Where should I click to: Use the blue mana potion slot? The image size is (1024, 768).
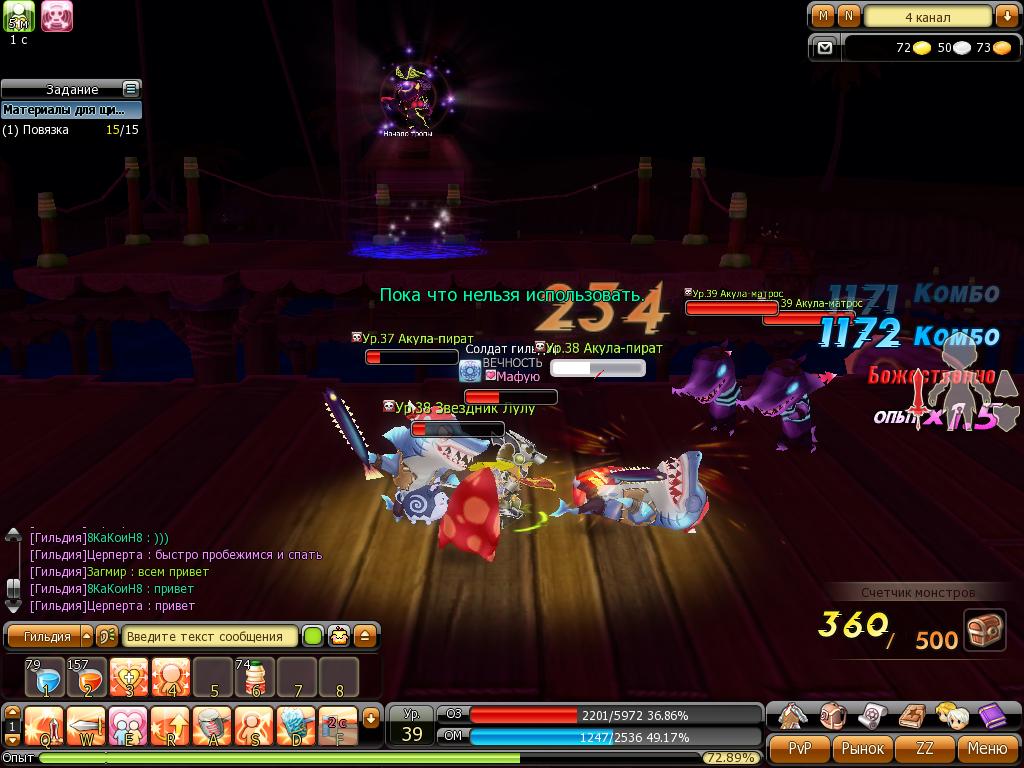click(46, 677)
